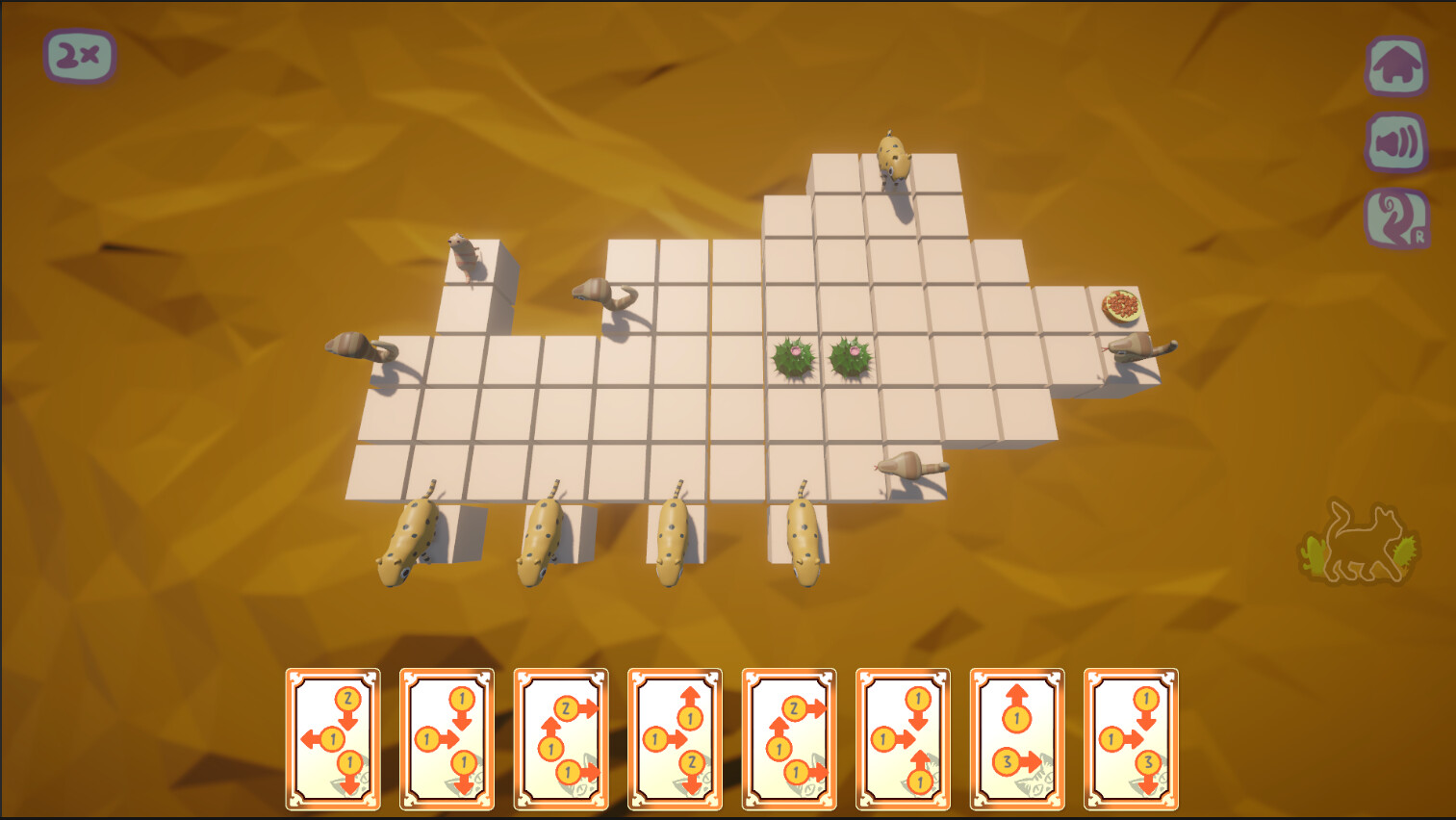
Task: Play the card showing a single 3-right arrow
Action: click(1015, 736)
